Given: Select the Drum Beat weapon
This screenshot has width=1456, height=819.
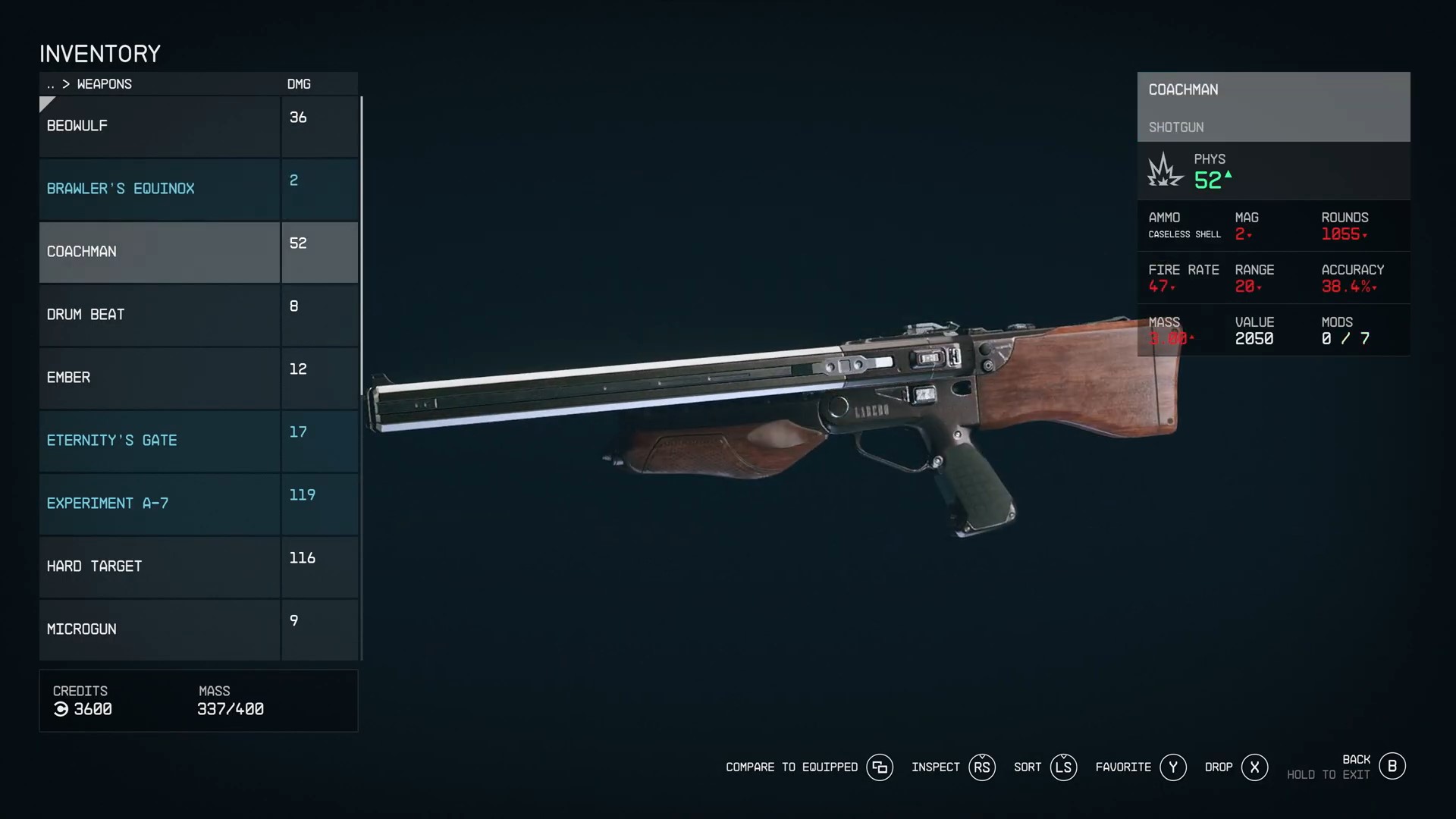Looking at the screenshot, I should 159,315.
